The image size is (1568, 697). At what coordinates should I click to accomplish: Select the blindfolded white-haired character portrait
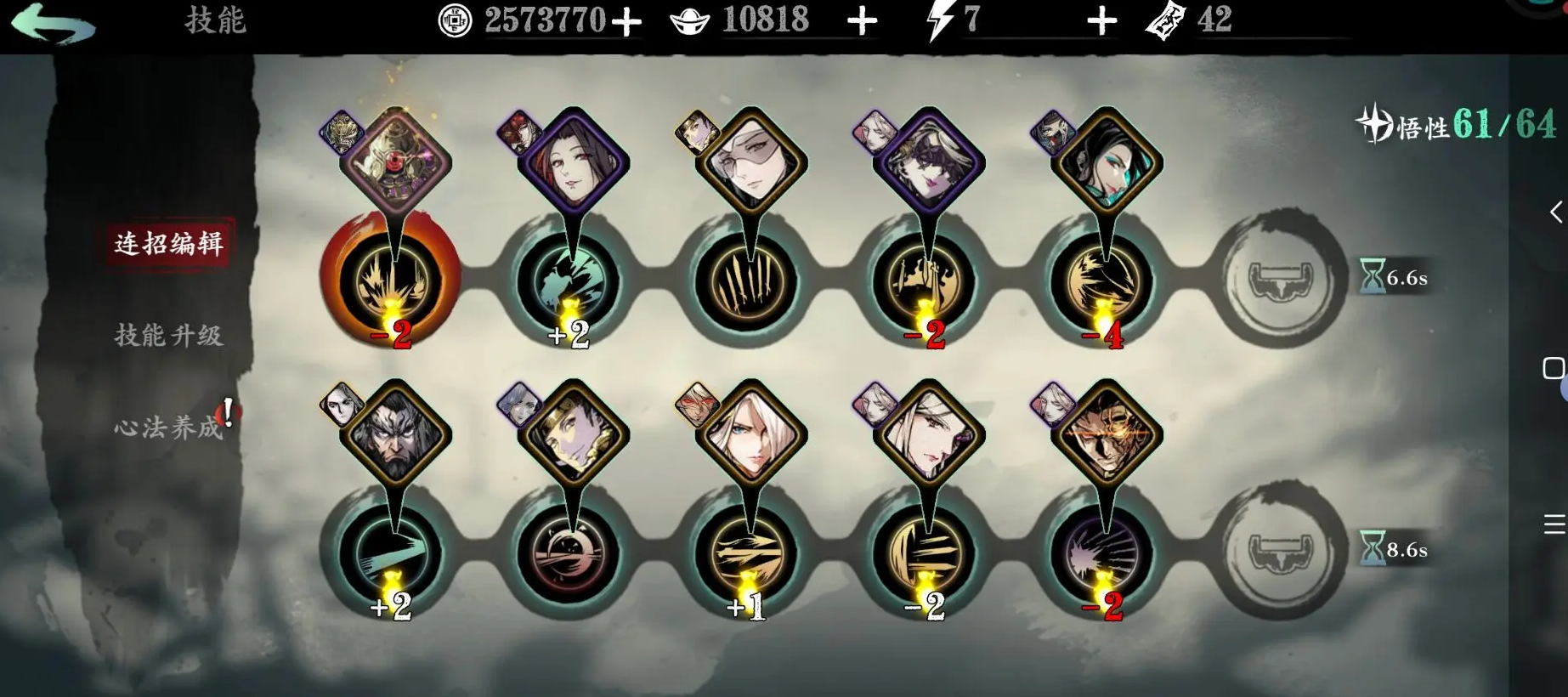[750, 161]
